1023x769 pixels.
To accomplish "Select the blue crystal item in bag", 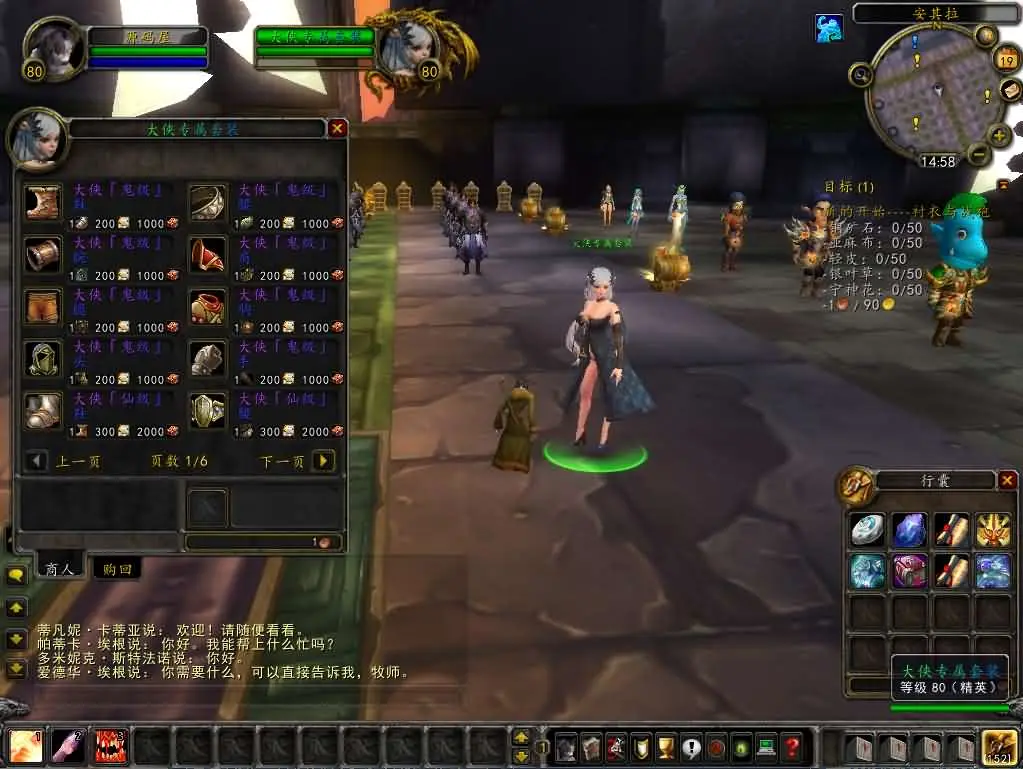I will [x=909, y=530].
